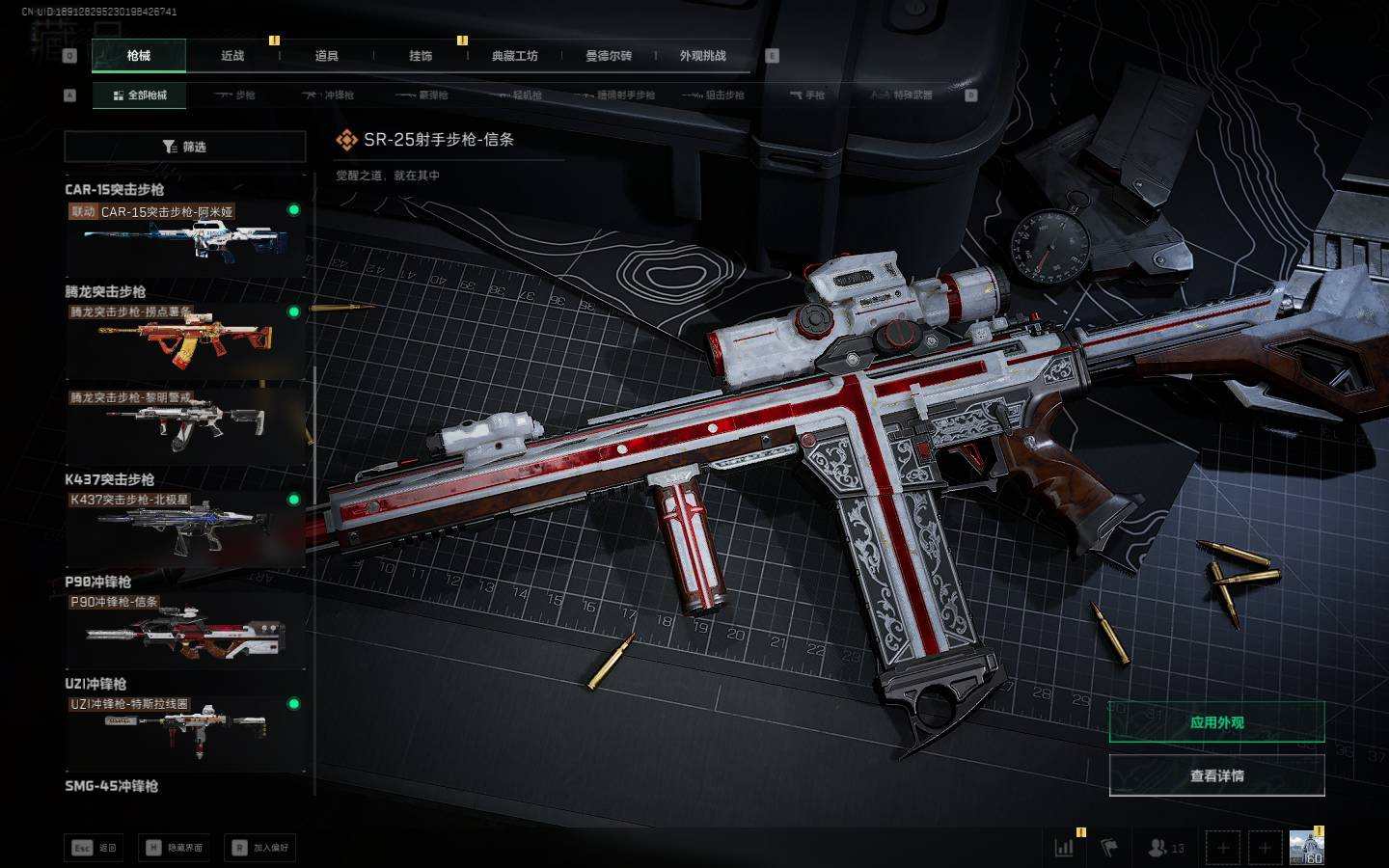
Task: Click the 应用外观 apply skin button
Action: [x=1216, y=722]
